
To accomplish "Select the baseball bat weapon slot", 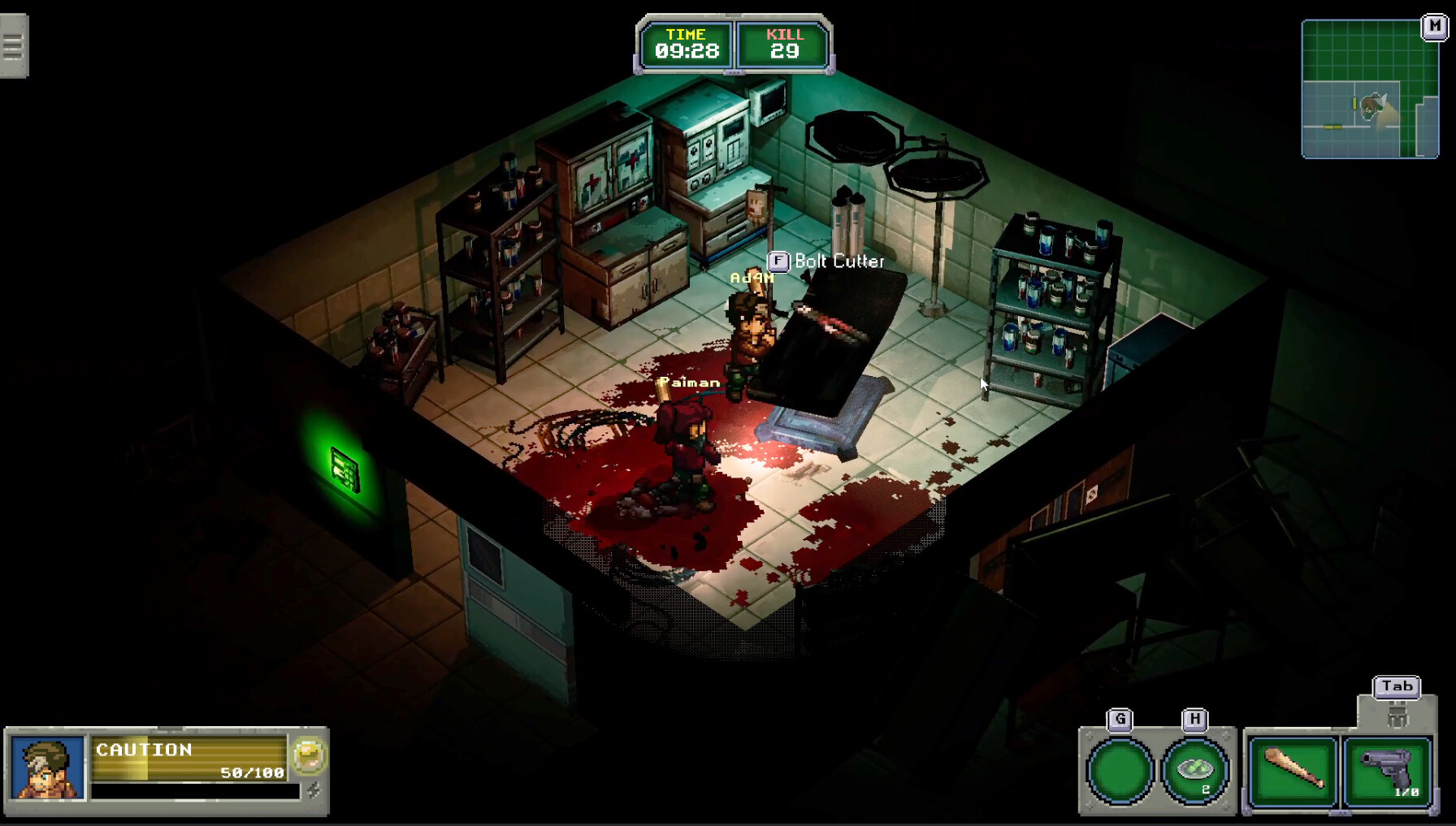I will pyautogui.click(x=1294, y=770).
